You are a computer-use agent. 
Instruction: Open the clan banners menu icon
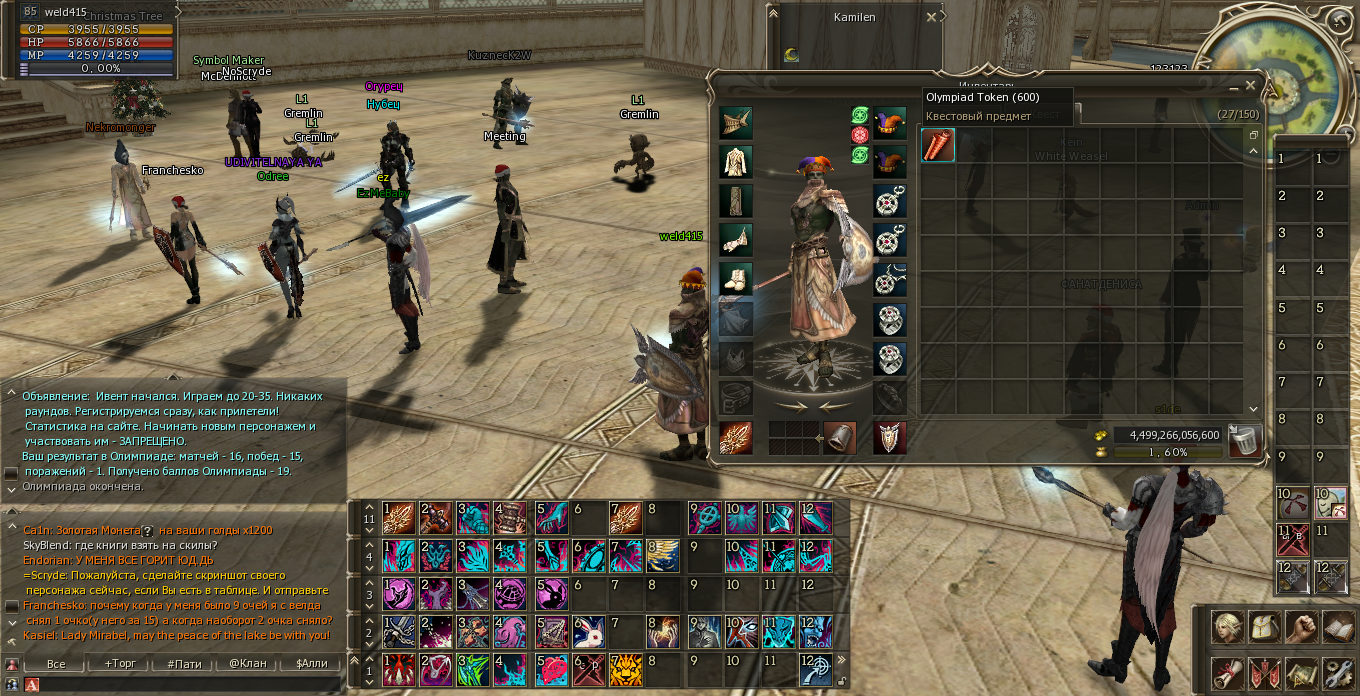pos(1264,673)
